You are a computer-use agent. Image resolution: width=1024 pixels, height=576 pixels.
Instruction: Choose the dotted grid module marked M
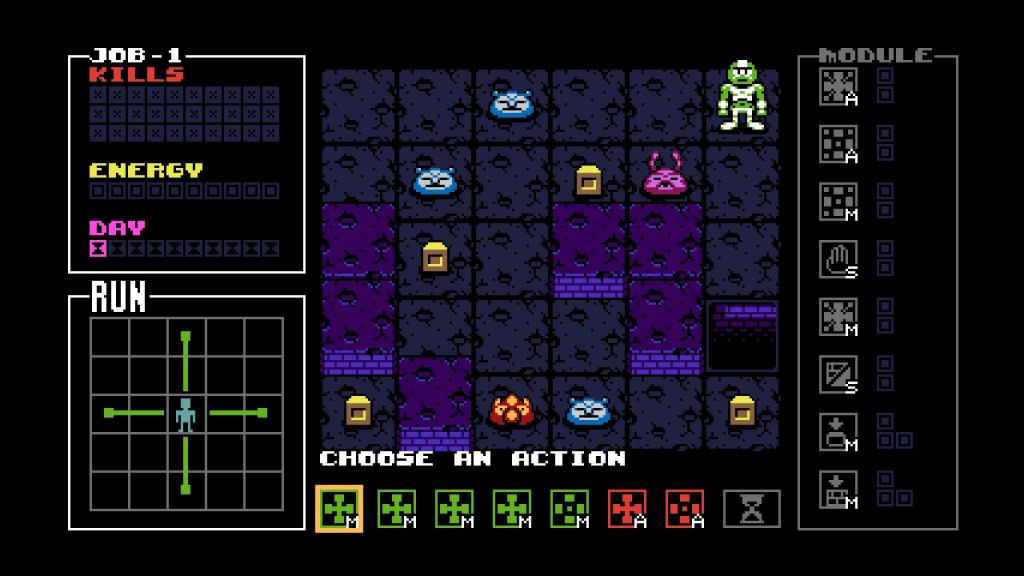(x=838, y=201)
